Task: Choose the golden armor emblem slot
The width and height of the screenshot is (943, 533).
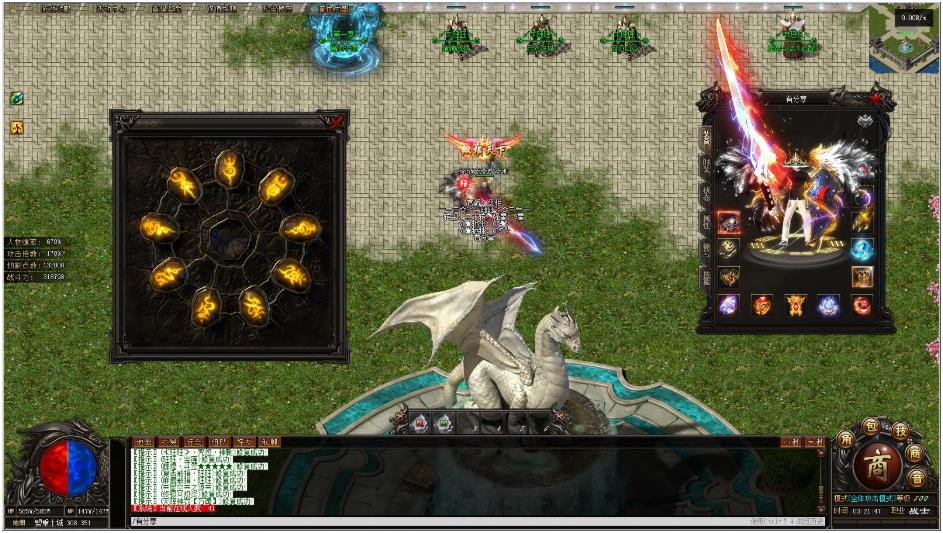Action: tap(795, 305)
